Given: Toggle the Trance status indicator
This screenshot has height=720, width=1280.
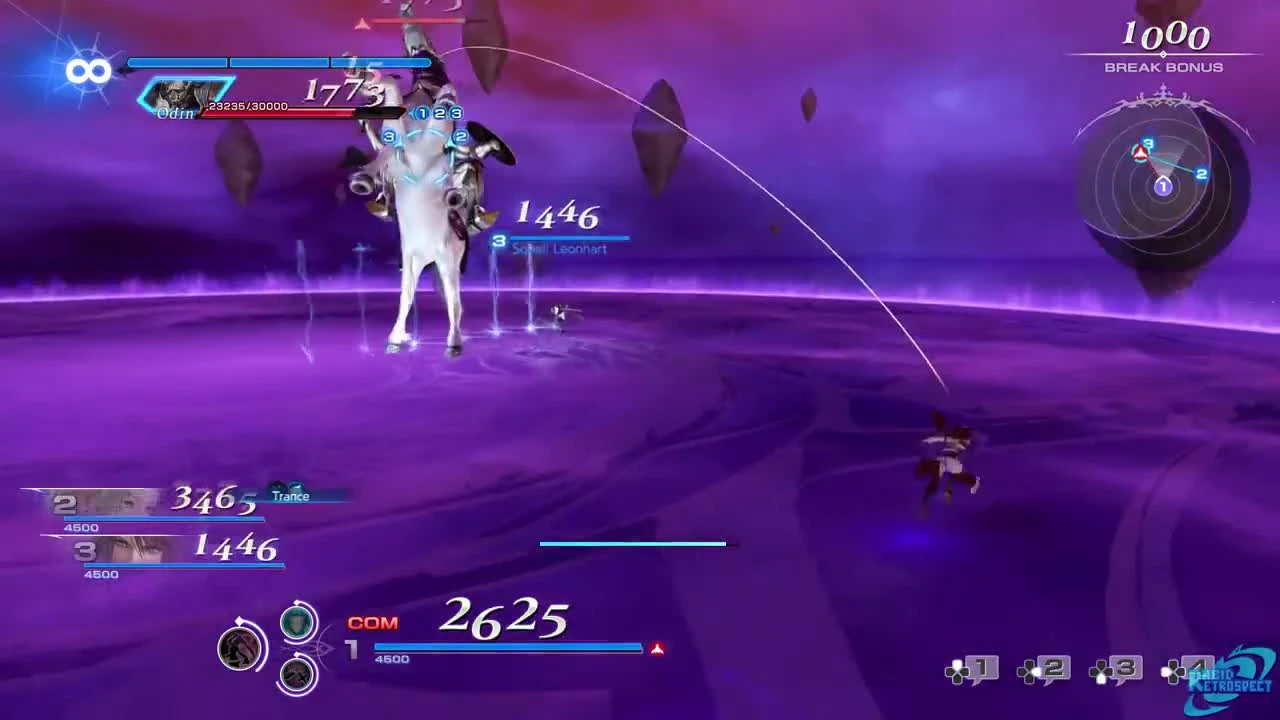Looking at the screenshot, I should (x=291, y=496).
